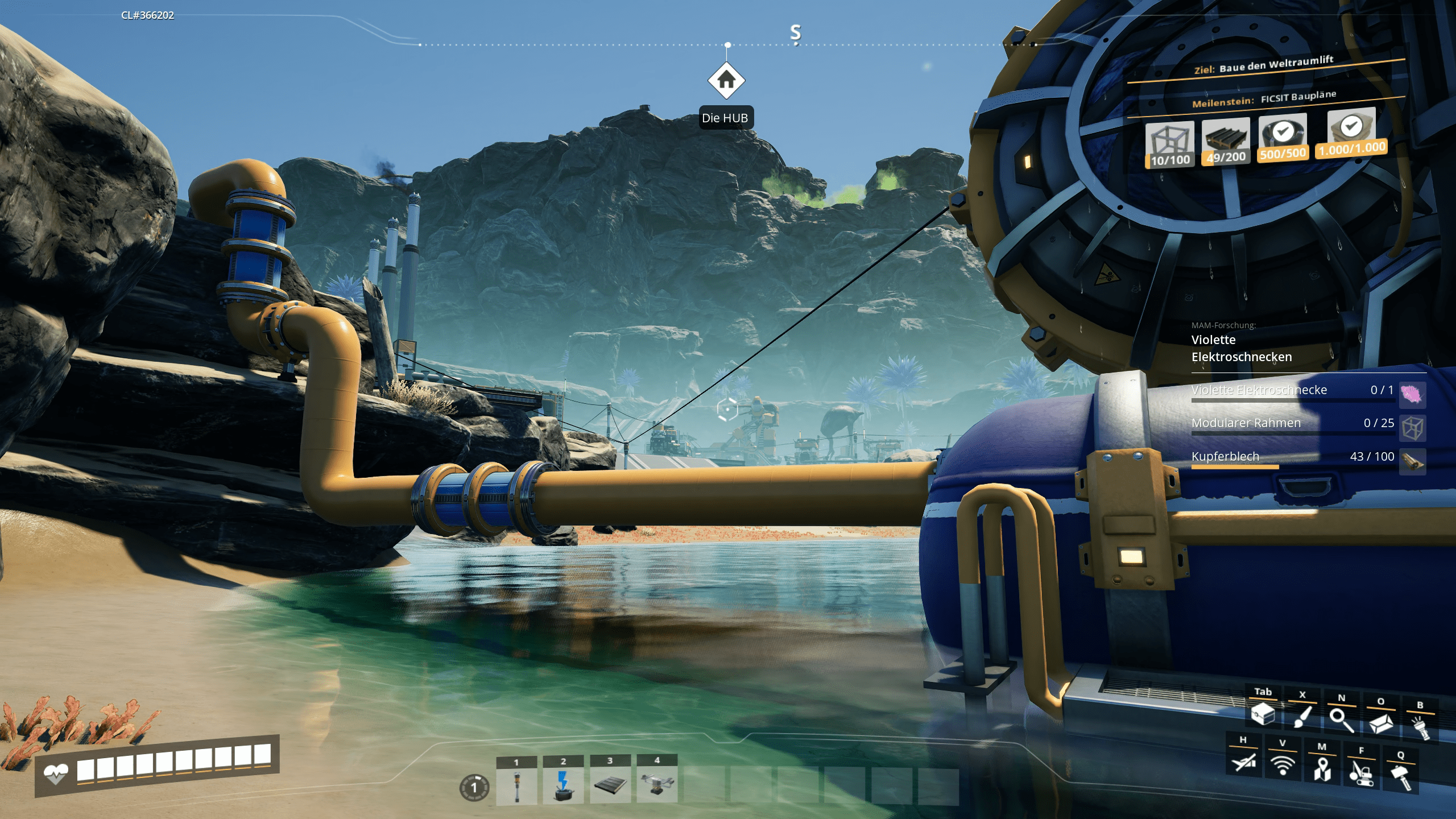Pick the hotbar slot 4 machine
The width and height of the screenshot is (1456, 819).
[x=657, y=786]
